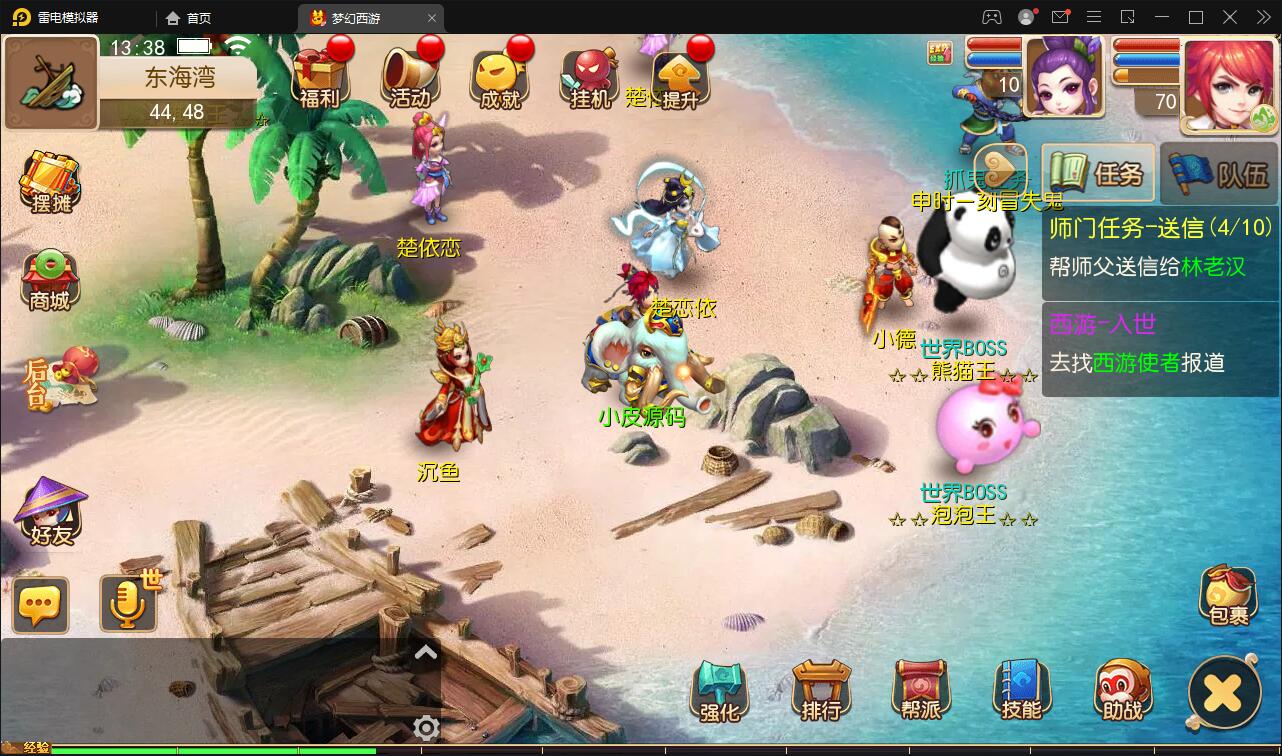Open the 包裹 bag inventory
The height and width of the screenshot is (756, 1282).
pyautogui.click(x=1228, y=596)
